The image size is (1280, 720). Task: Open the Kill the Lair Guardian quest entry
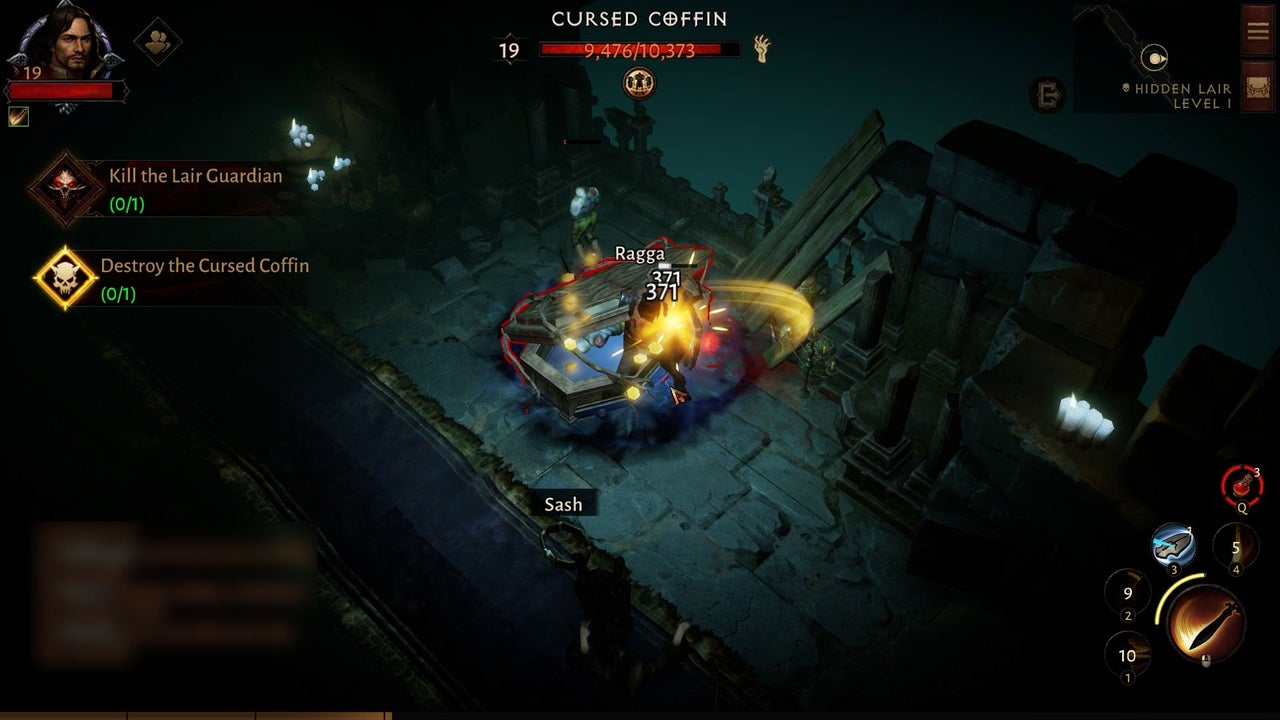195,177
